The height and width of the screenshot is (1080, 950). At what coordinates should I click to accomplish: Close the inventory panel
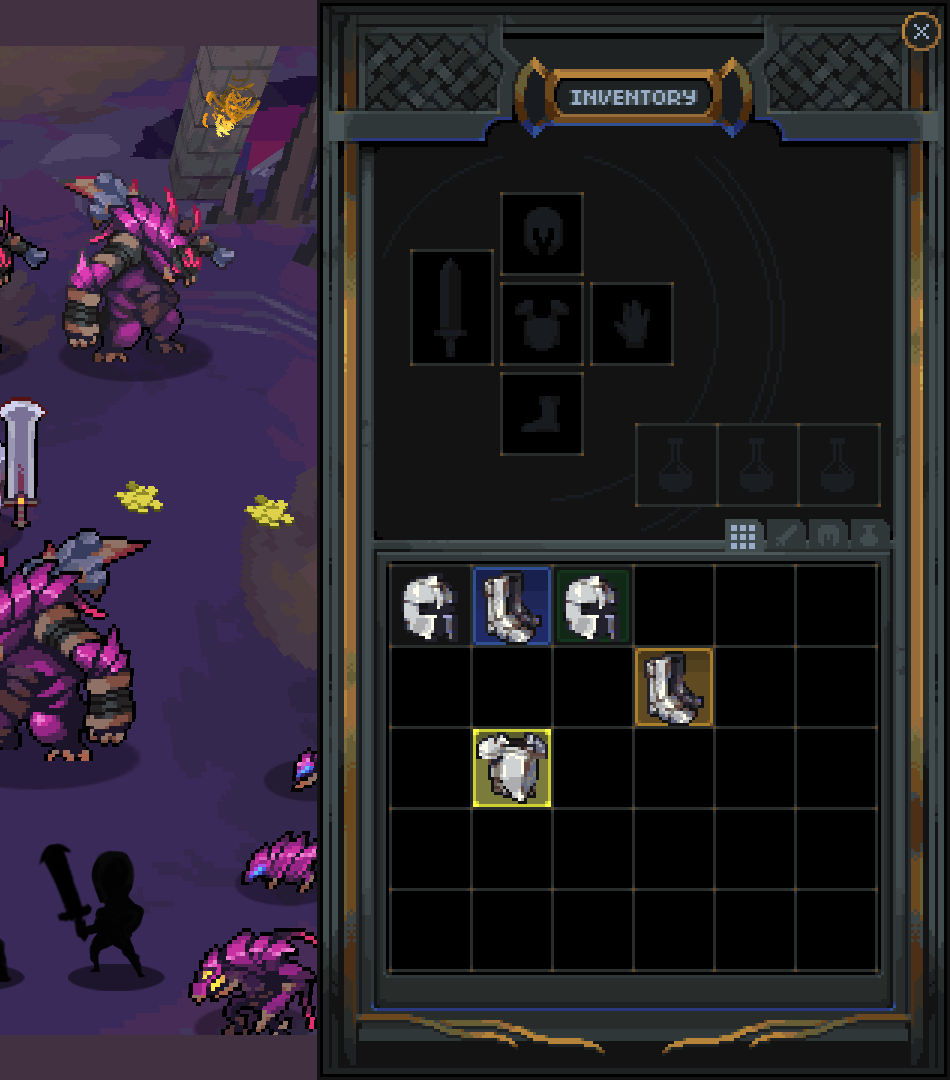click(920, 32)
